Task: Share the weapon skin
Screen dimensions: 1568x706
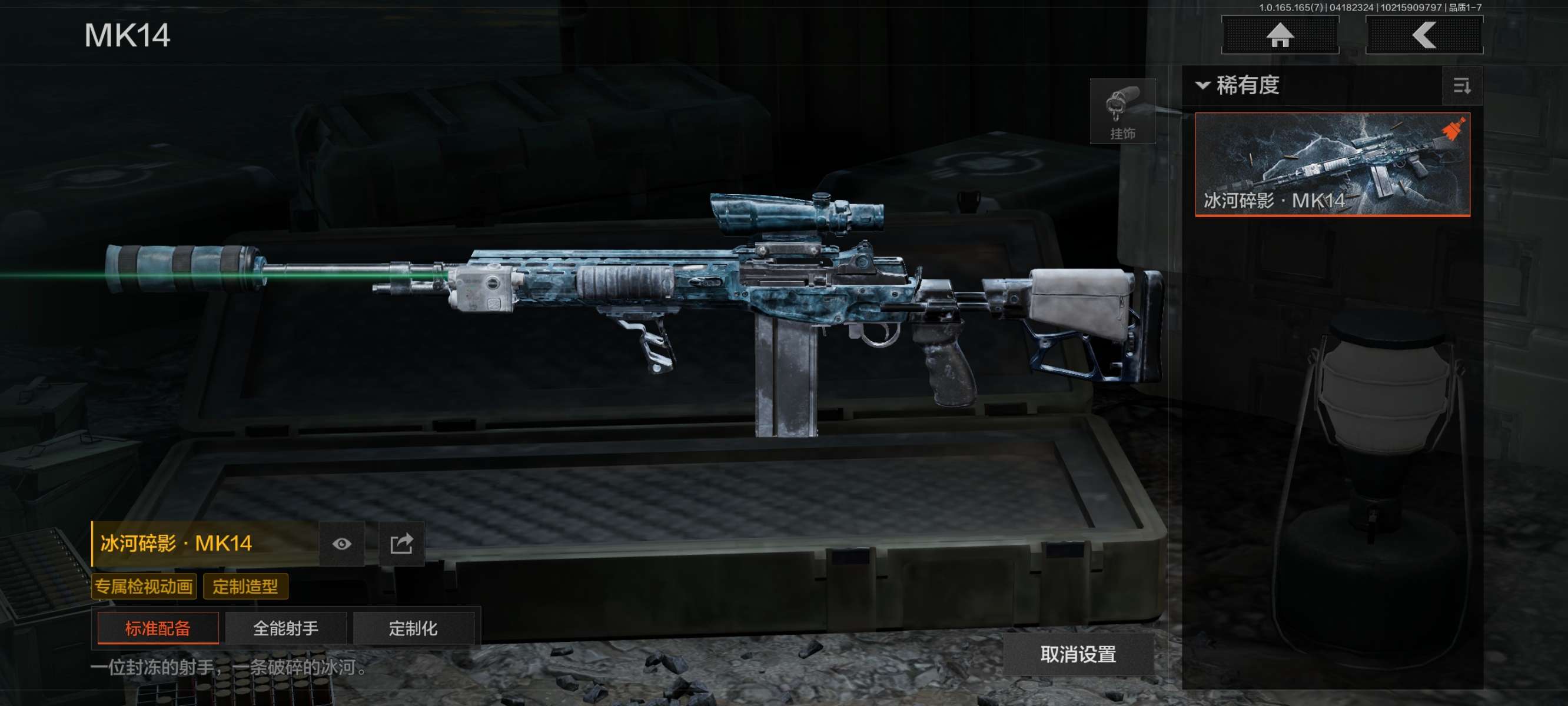Action: pos(401,544)
